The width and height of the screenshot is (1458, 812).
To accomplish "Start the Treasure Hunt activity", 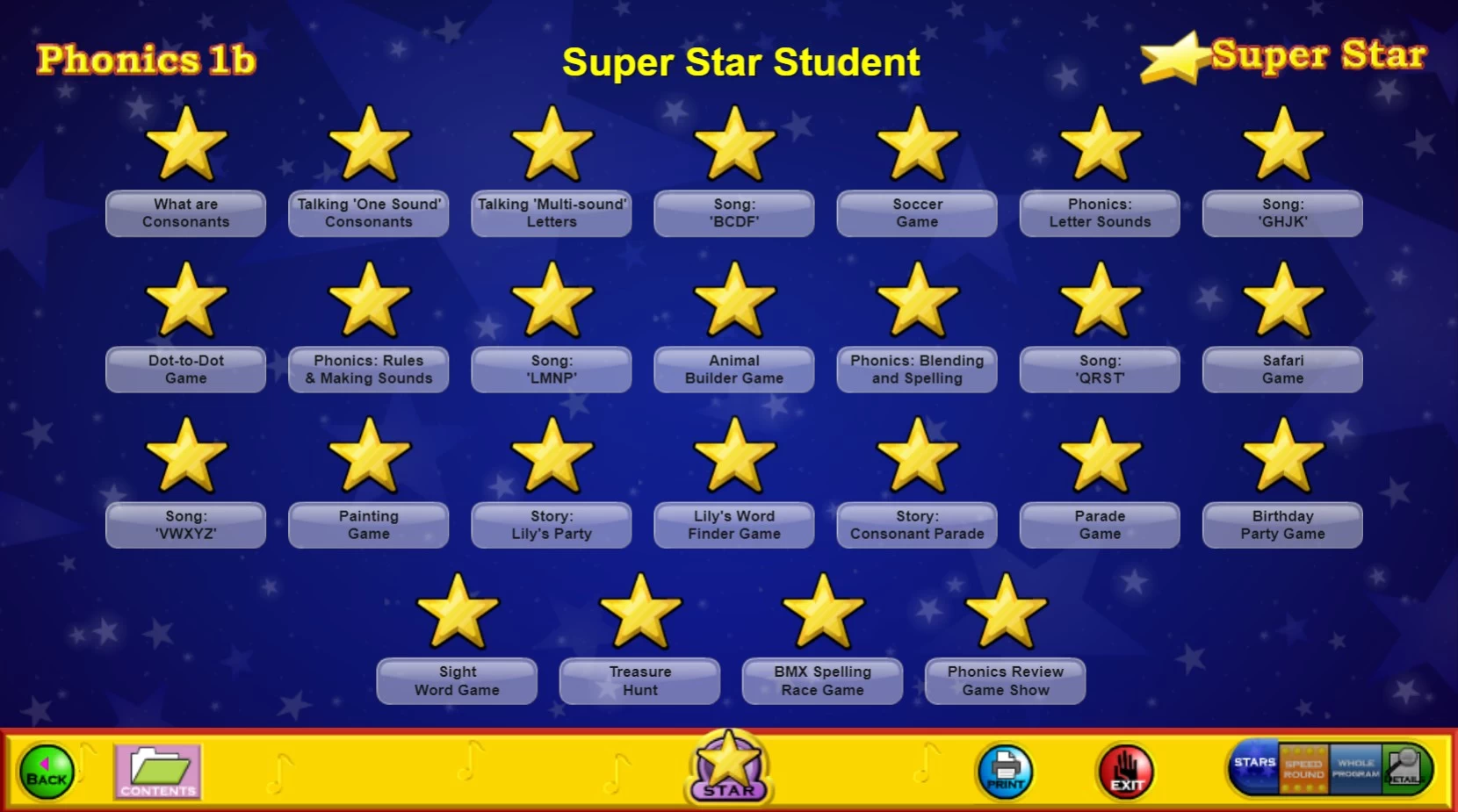I will [x=640, y=681].
